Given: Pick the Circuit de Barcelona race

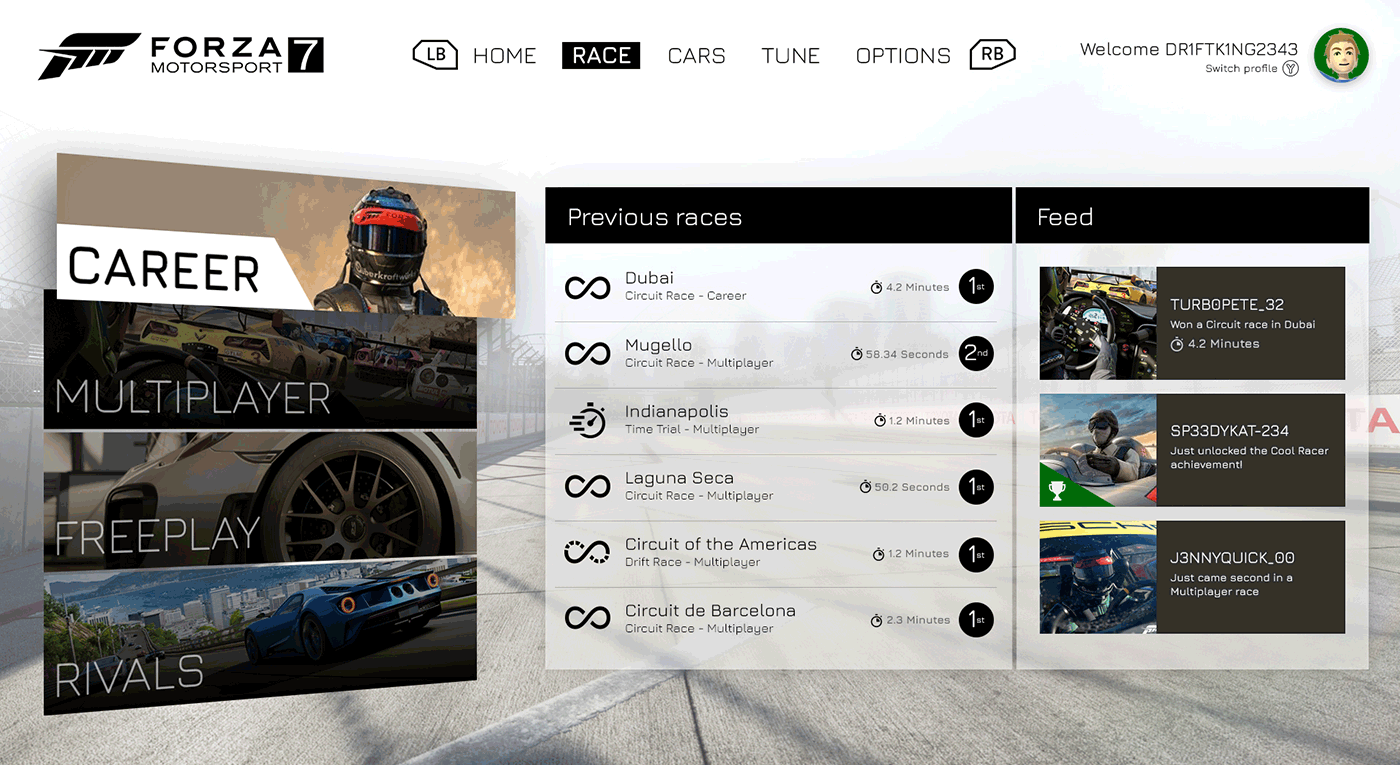Looking at the screenshot, I should [x=775, y=620].
